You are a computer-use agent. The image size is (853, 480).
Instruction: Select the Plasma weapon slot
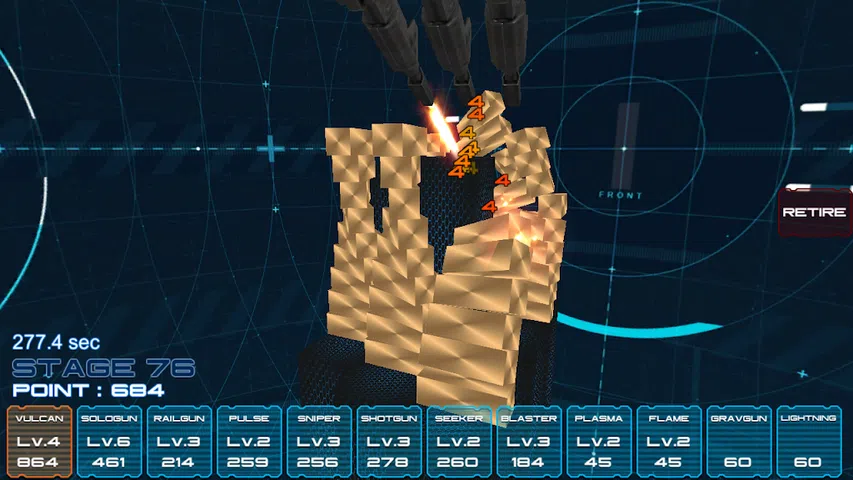pos(598,441)
